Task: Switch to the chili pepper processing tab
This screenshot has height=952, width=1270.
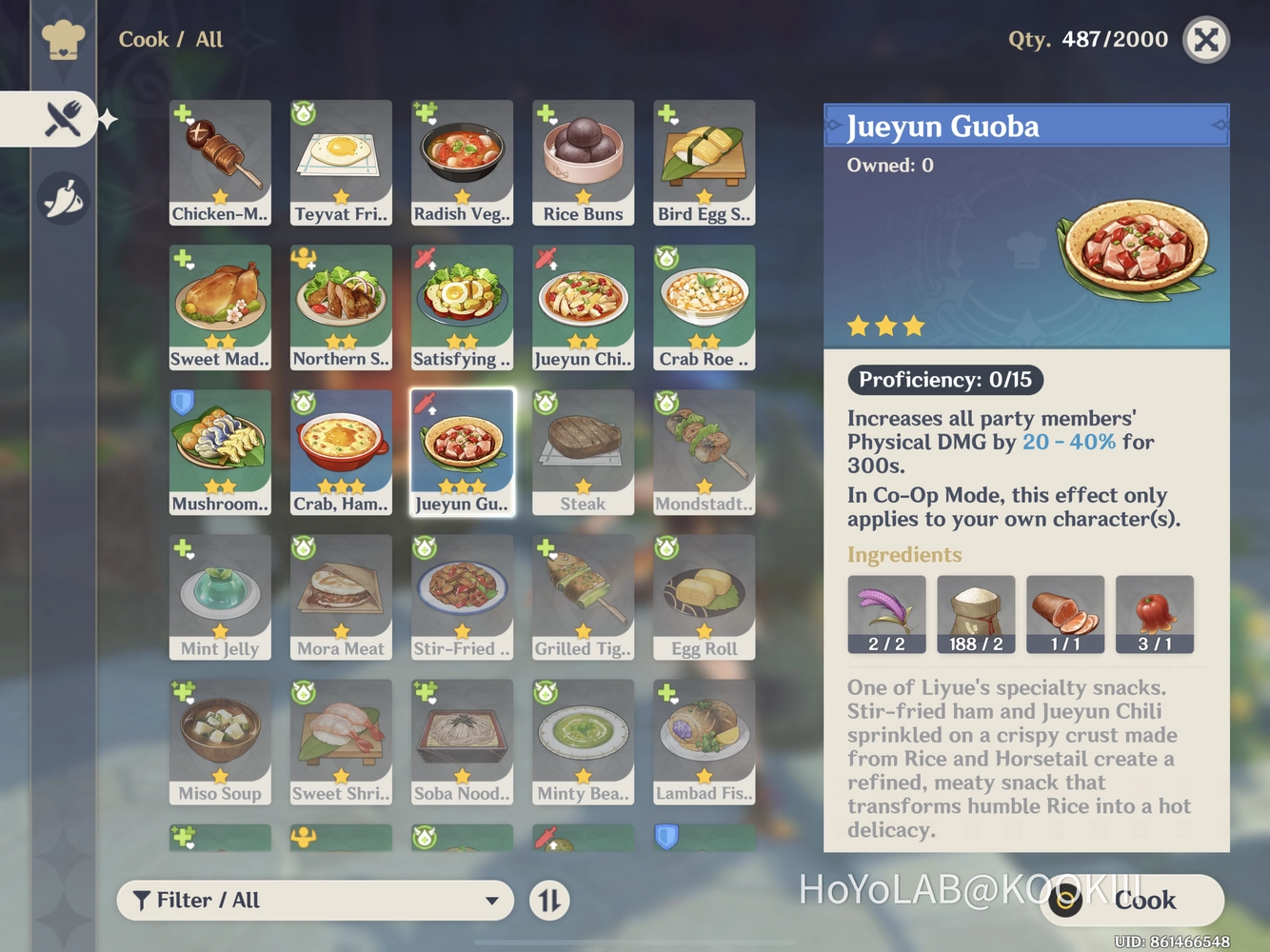Action: (64, 197)
